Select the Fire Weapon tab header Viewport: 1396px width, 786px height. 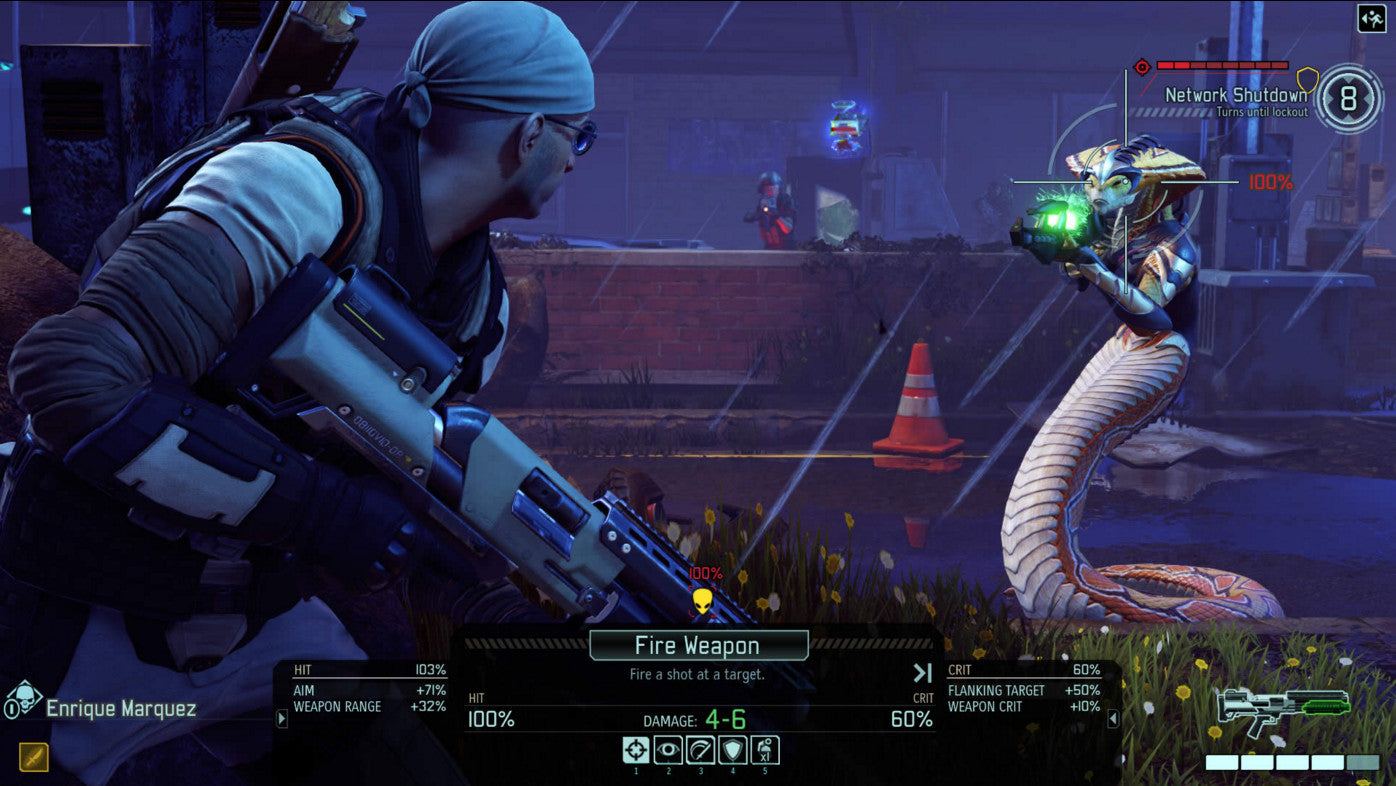(x=698, y=645)
